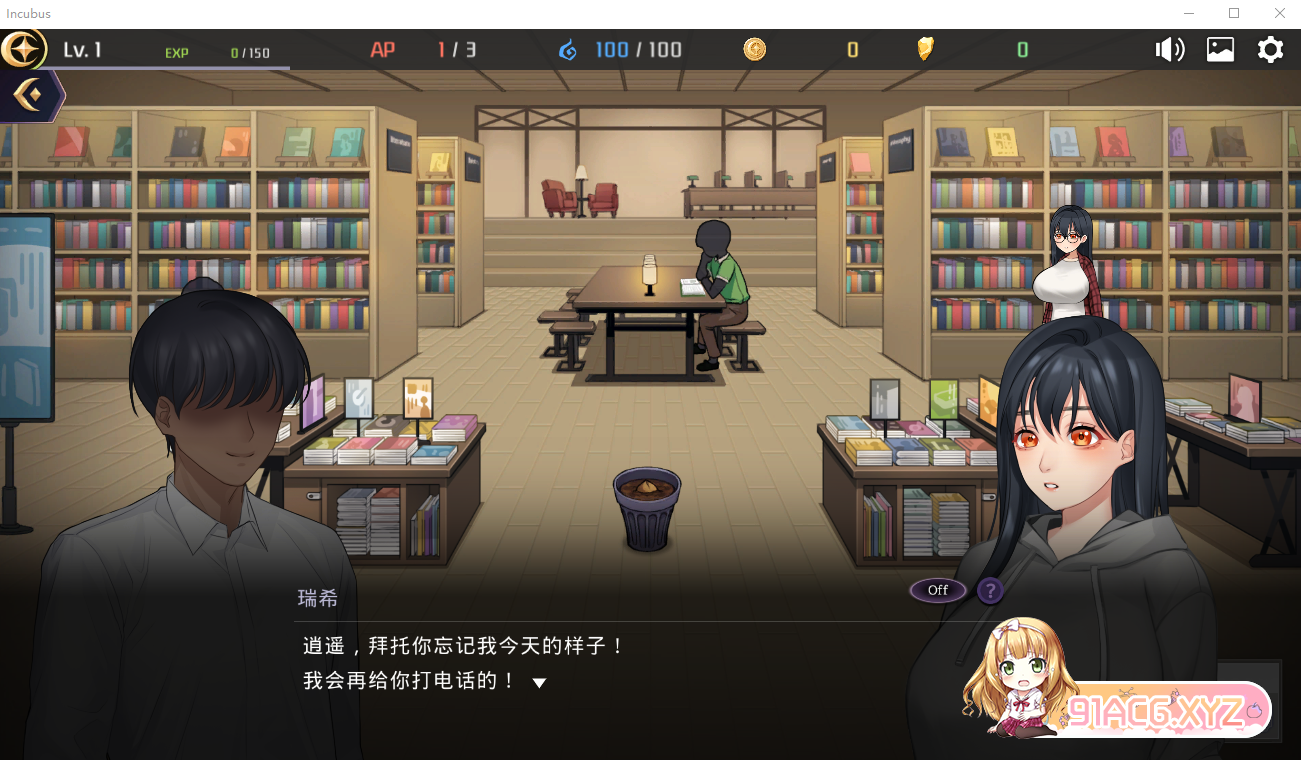Open the settings gear icon
The width and height of the screenshot is (1301, 760).
(1270, 48)
